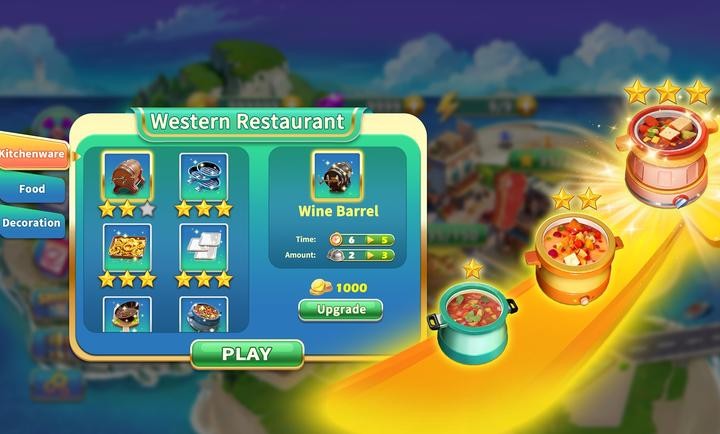Start the level with the PLAY button
Image resolution: width=720 pixels, height=434 pixels.
click(246, 354)
